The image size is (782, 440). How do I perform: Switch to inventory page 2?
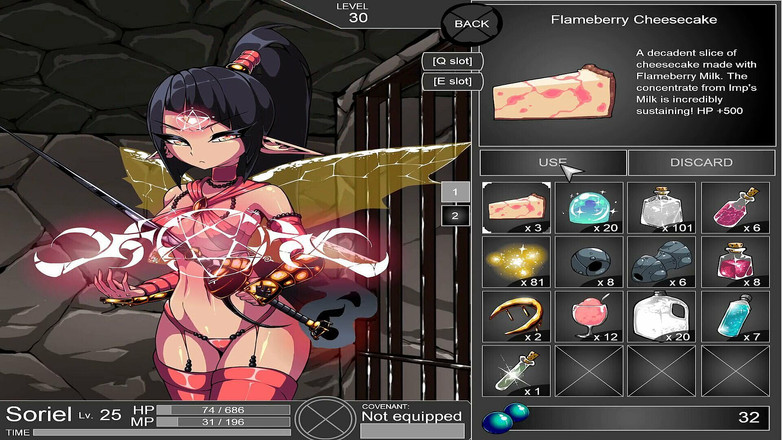454,215
